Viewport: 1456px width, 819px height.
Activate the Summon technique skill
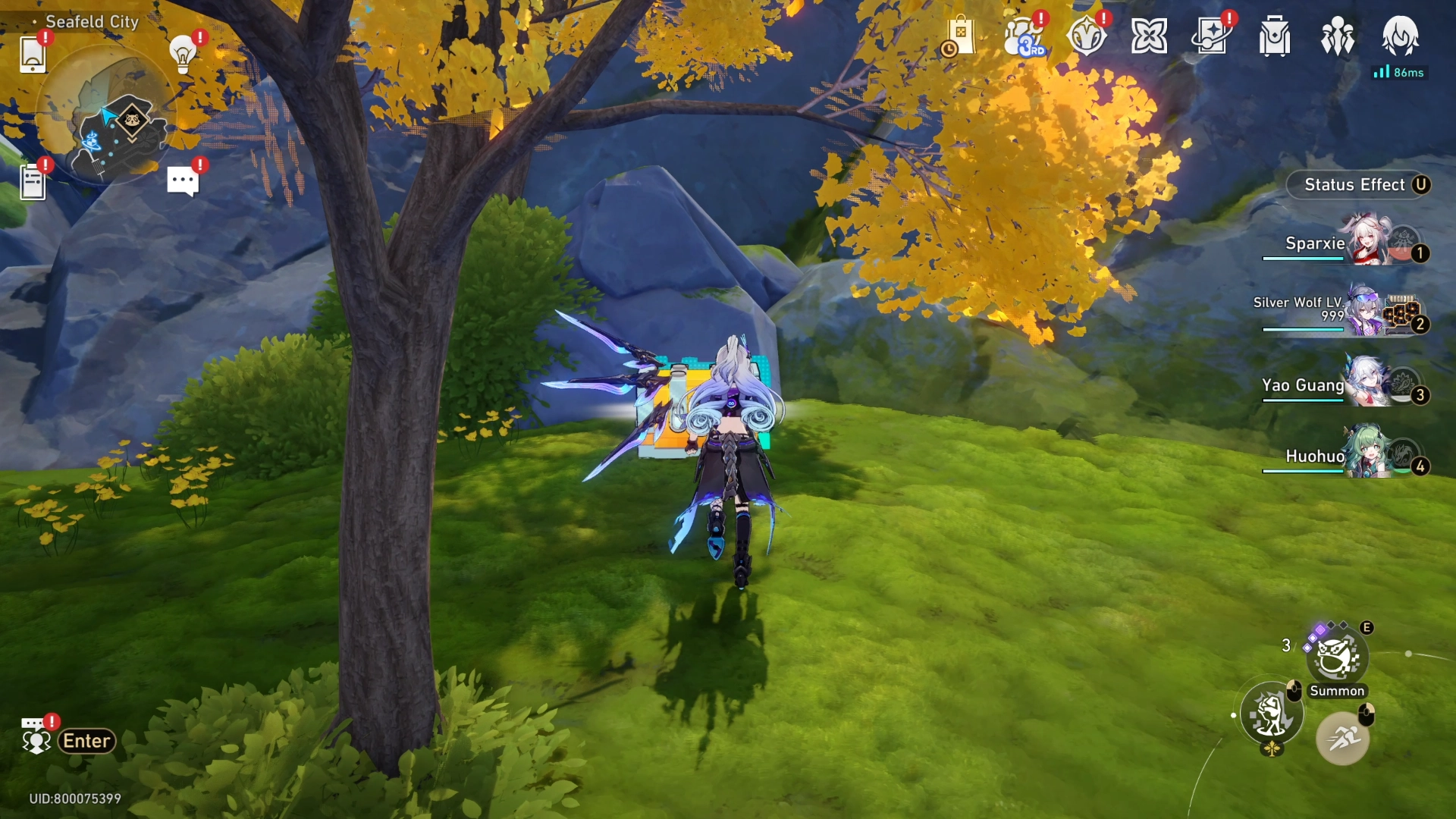(x=1336, y=658)
